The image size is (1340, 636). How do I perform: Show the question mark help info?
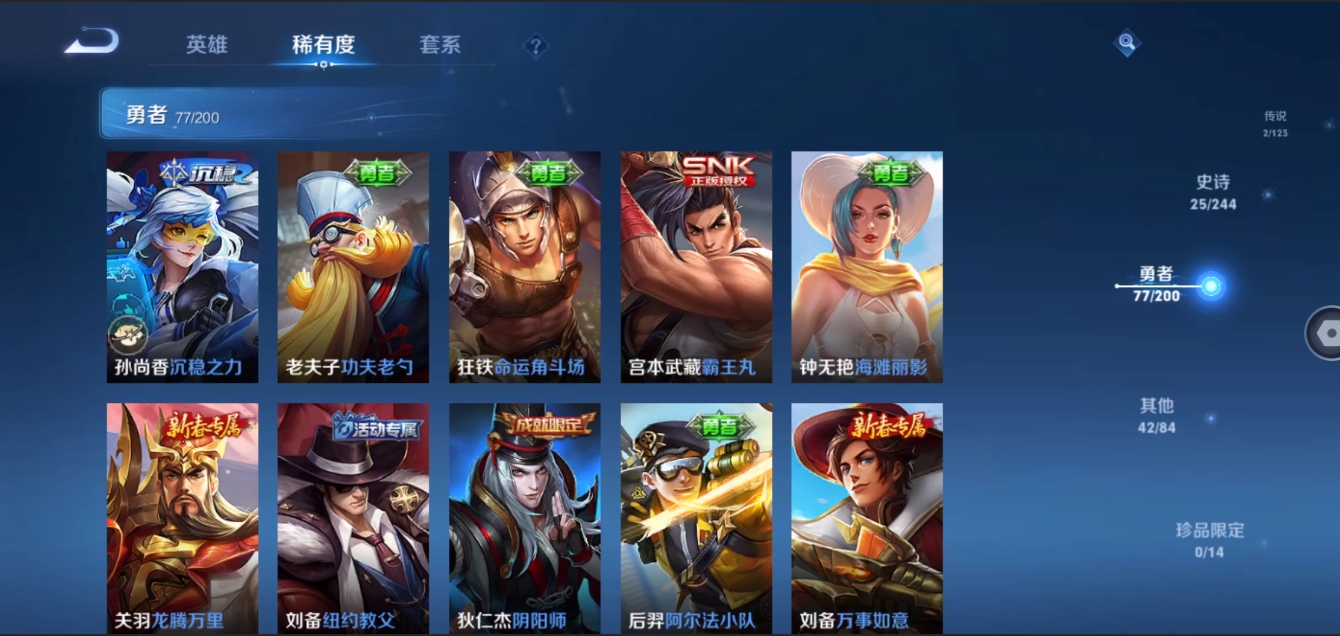(536, 46)
